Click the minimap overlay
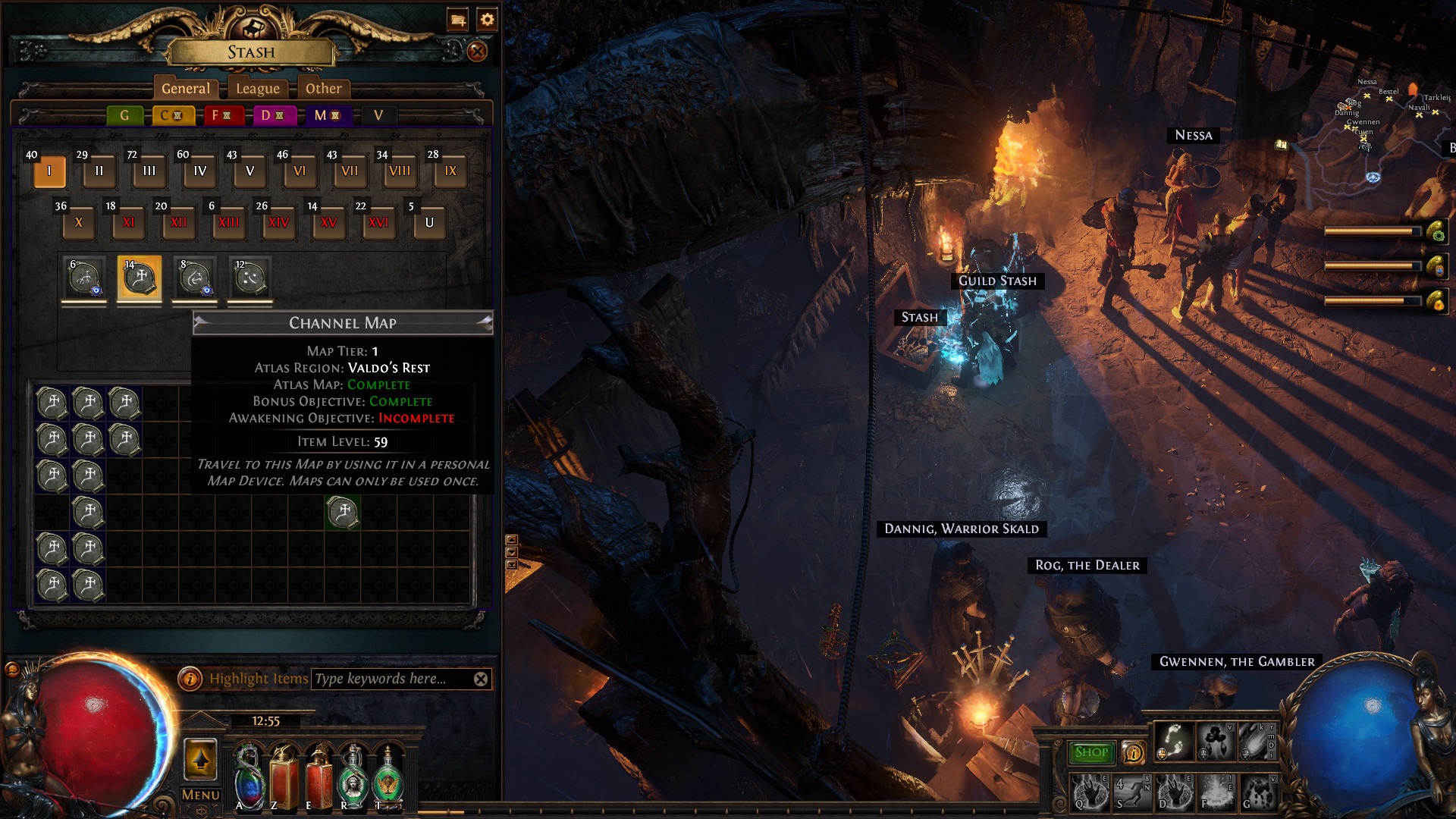 pyautogui.click(x=1380, y=121)
